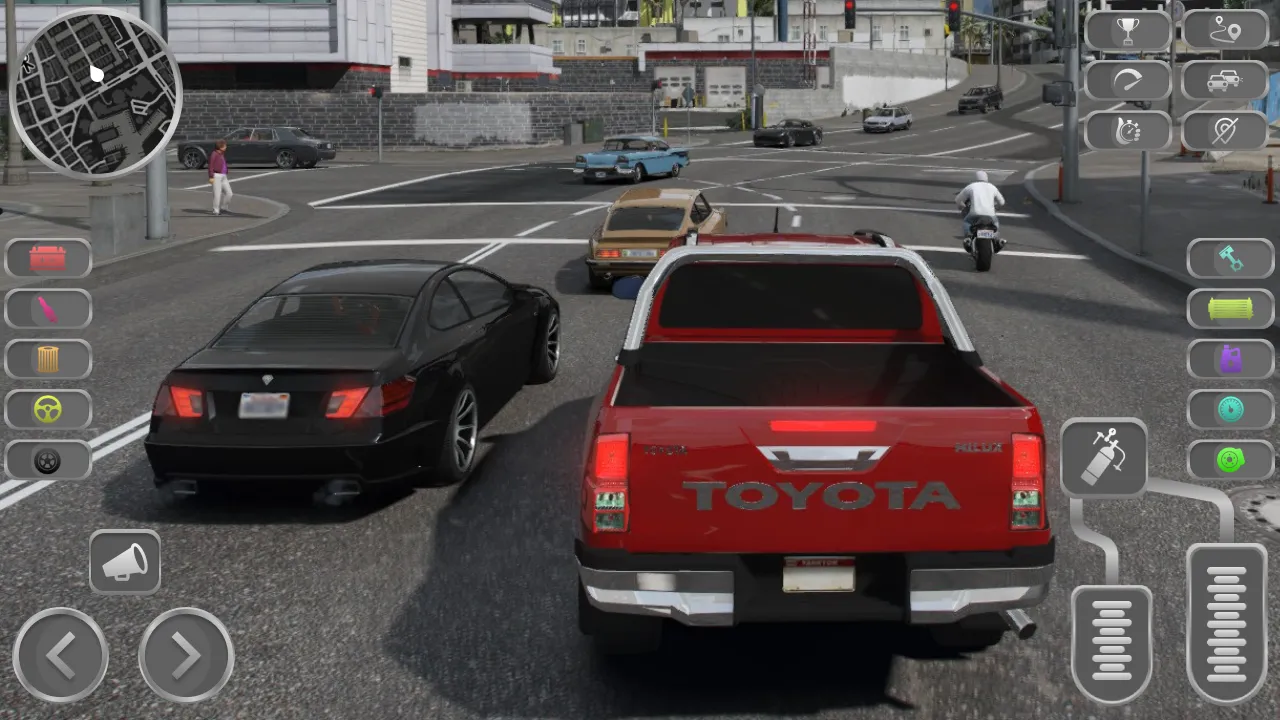Tap the route map navigation icon
1280x720 pixels.
tap(1227, 28)
